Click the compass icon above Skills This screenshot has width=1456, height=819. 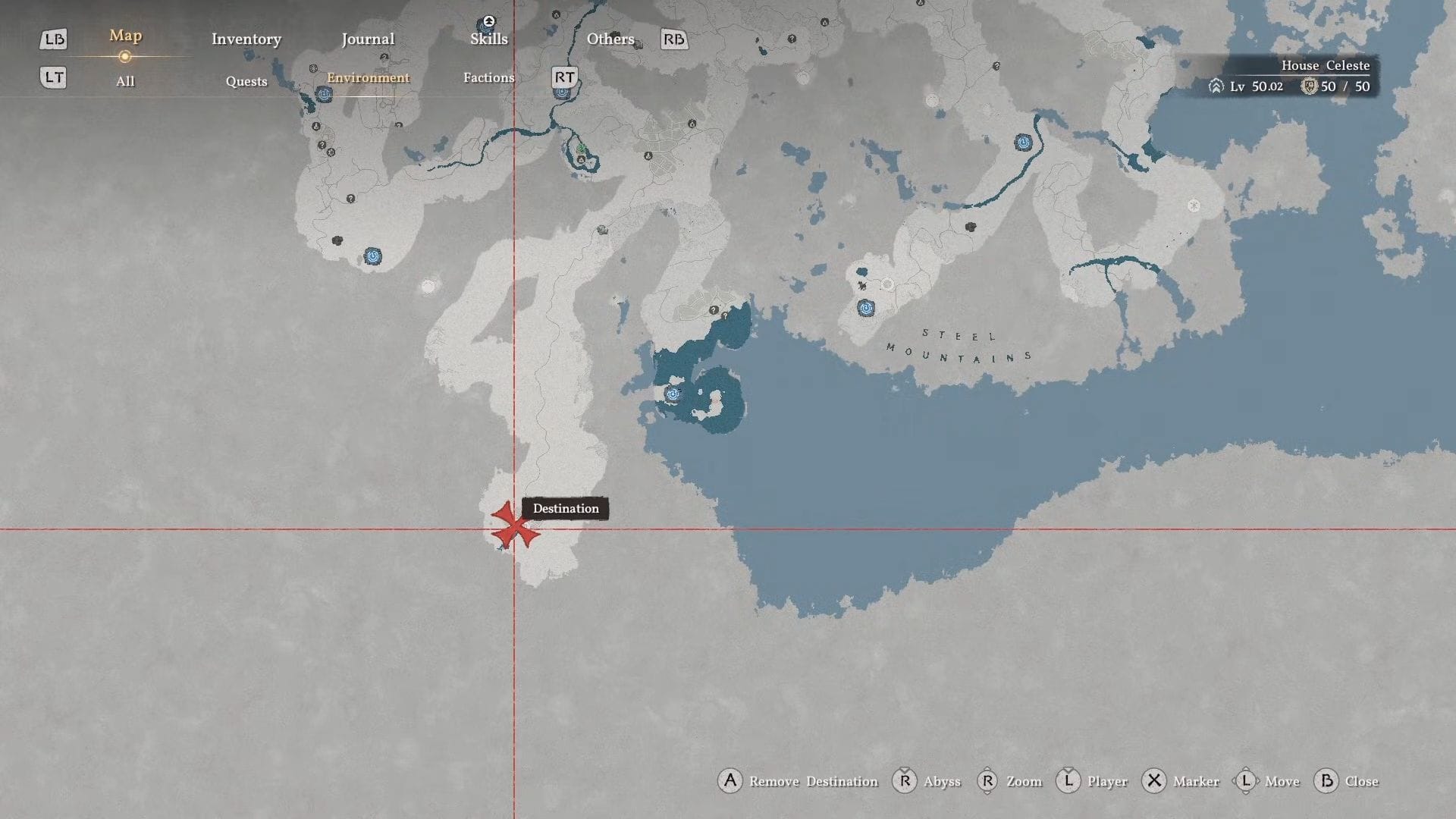488,20
